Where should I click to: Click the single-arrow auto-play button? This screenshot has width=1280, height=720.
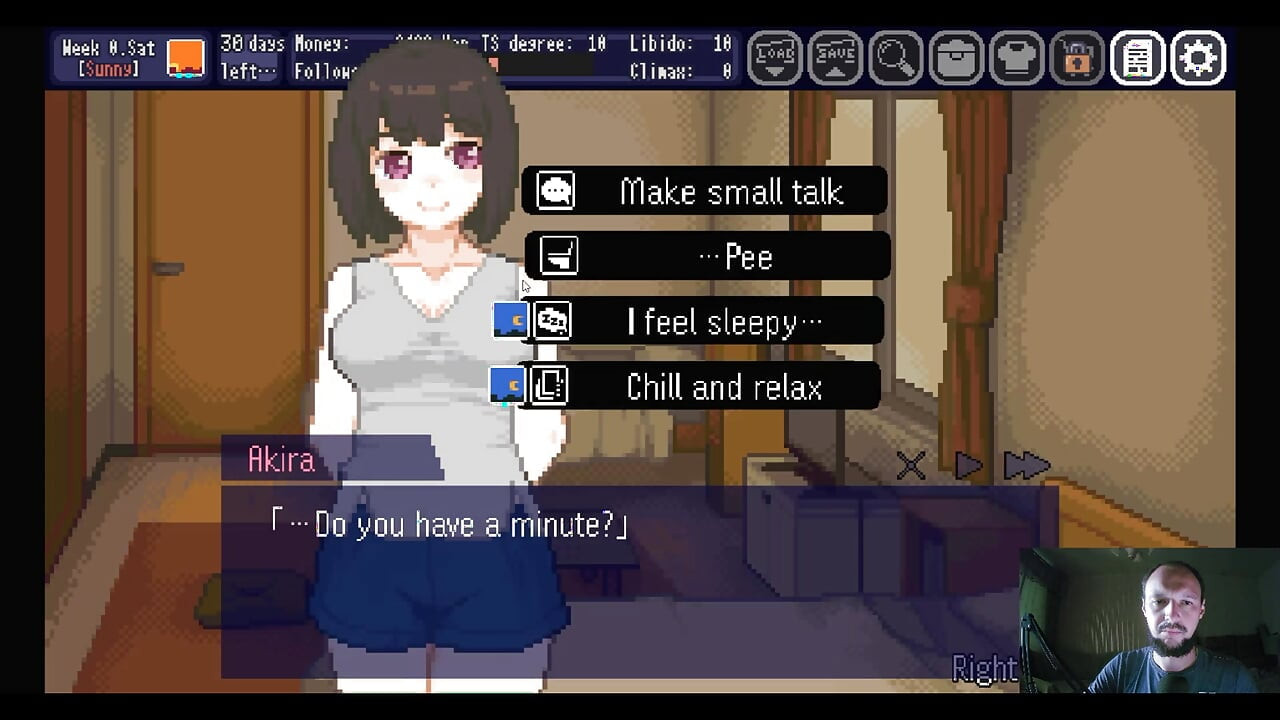coord(968,466)
